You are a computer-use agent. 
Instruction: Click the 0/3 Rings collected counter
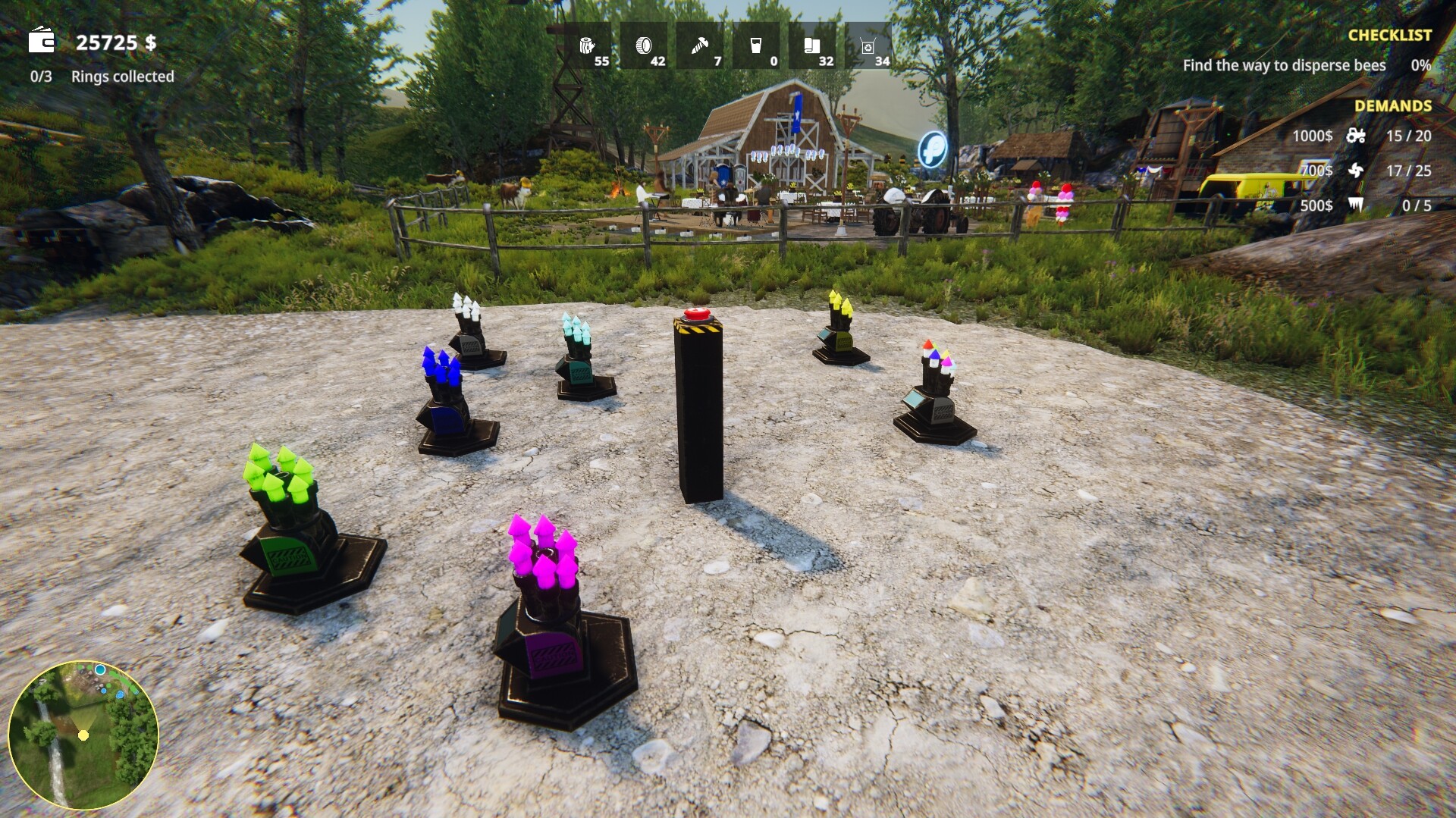101,77
